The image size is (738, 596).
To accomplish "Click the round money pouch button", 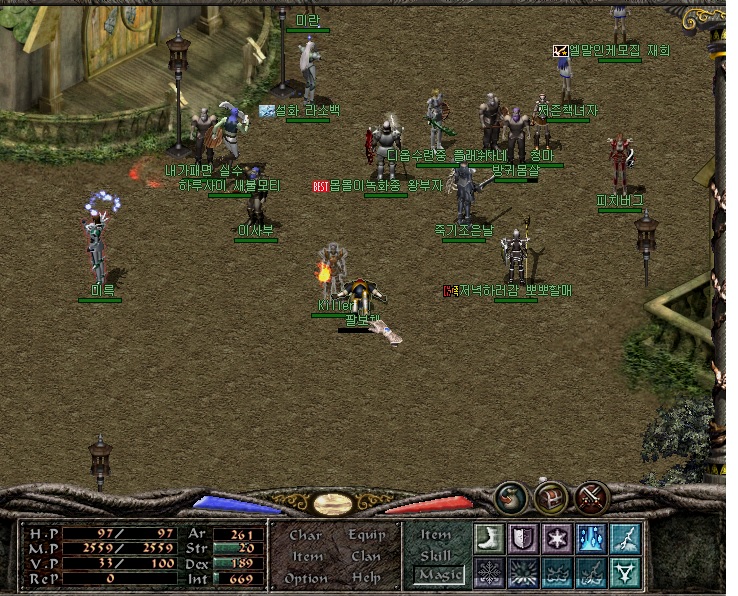I will tap(510, 497).
